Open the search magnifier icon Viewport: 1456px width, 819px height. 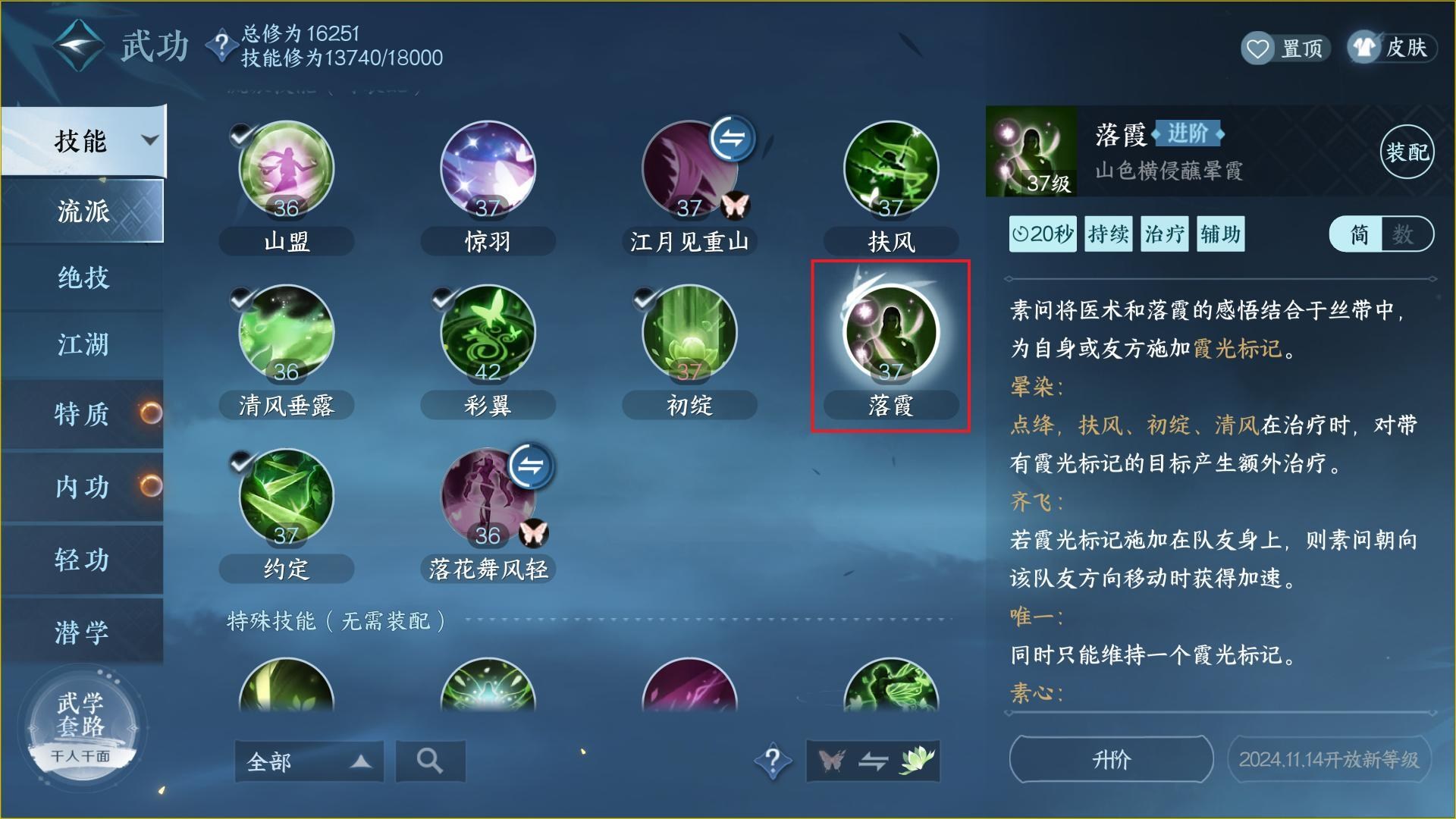429,761
